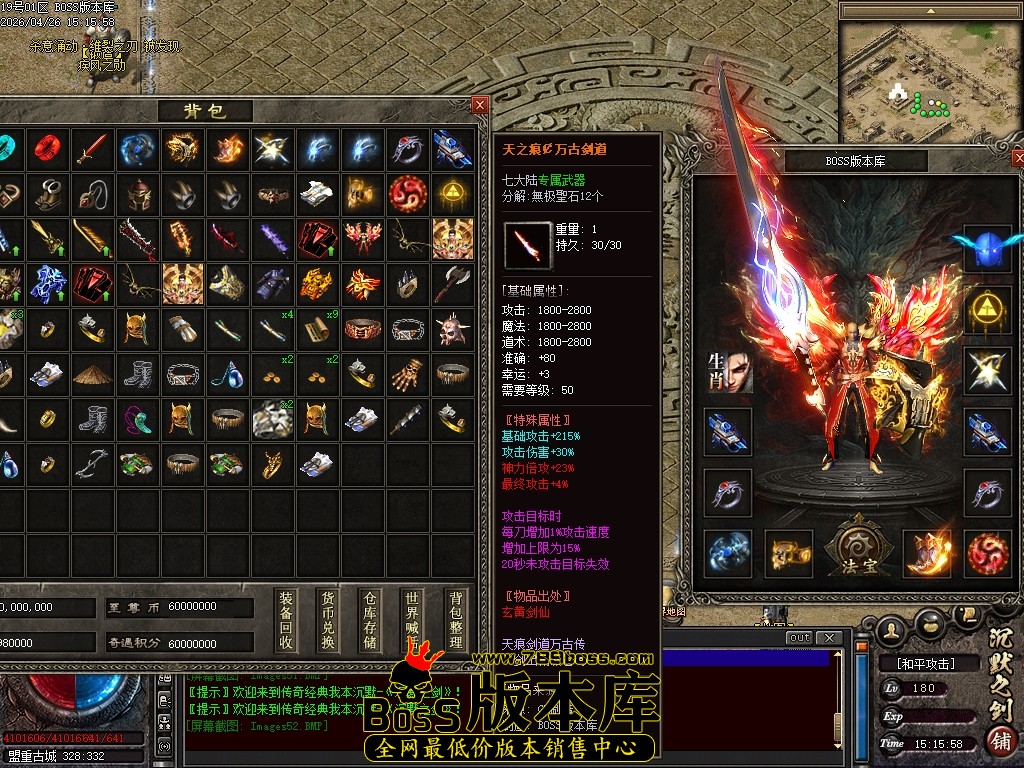Open 货币兑换 currency exchange

[x=328, y=620]
